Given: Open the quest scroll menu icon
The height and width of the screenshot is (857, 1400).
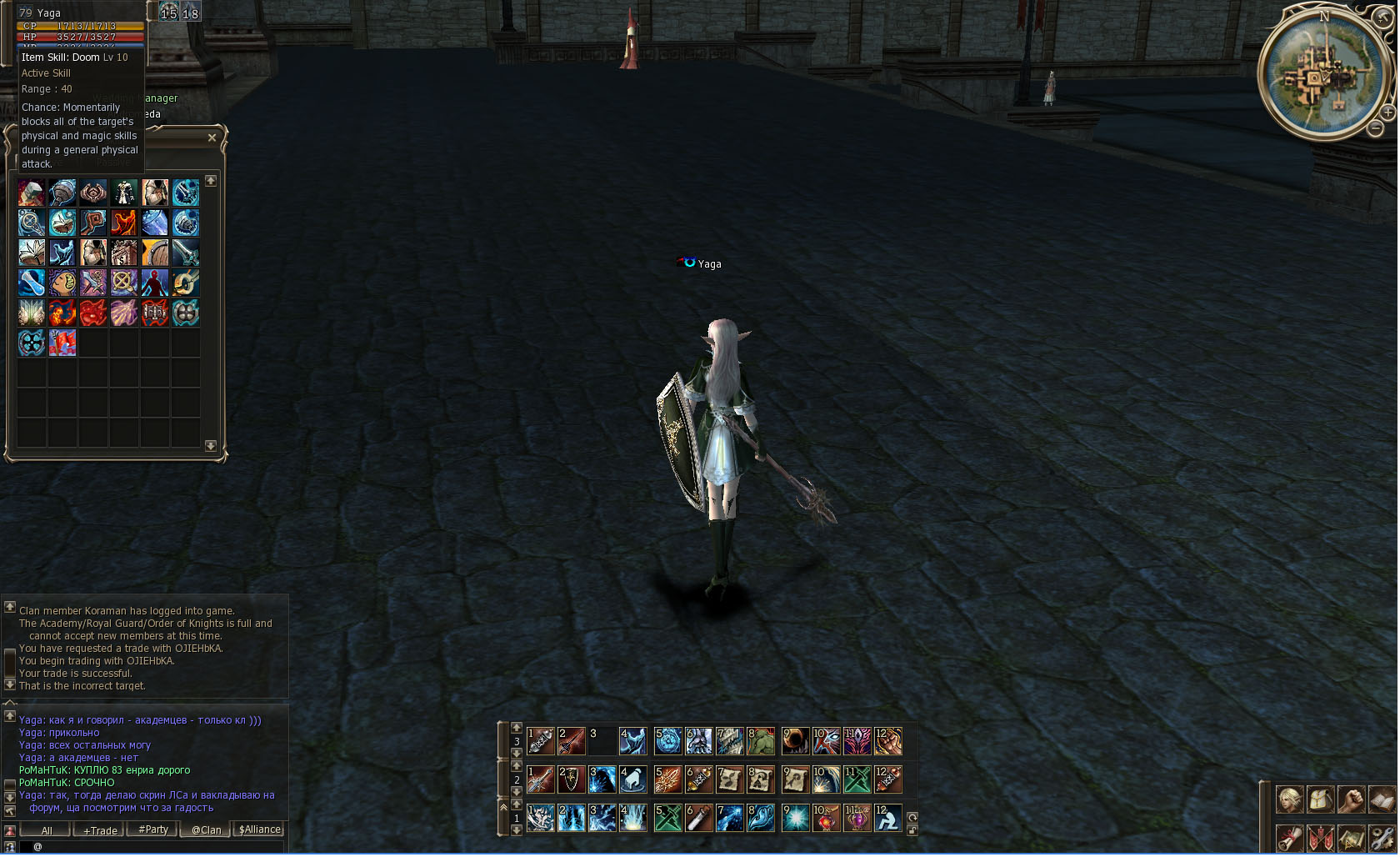Looking at the screenshot, I should coord(1290,836).
